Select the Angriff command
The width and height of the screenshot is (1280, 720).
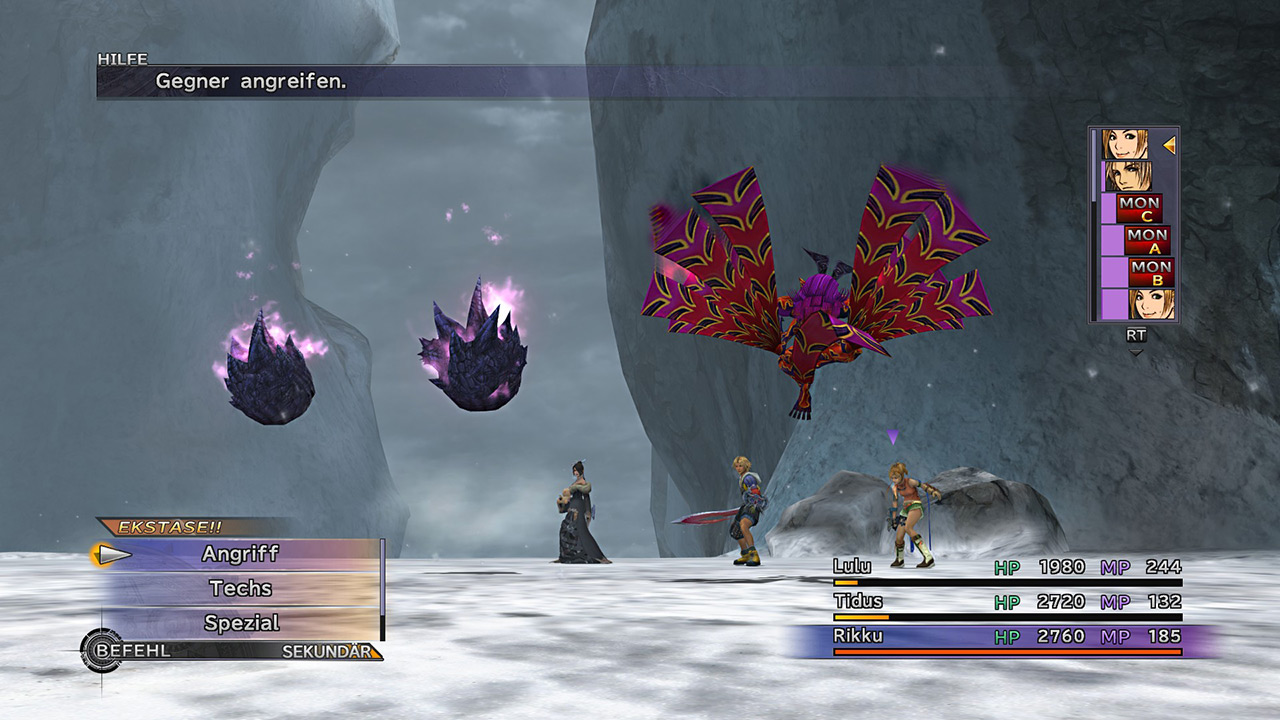point(240,554)
